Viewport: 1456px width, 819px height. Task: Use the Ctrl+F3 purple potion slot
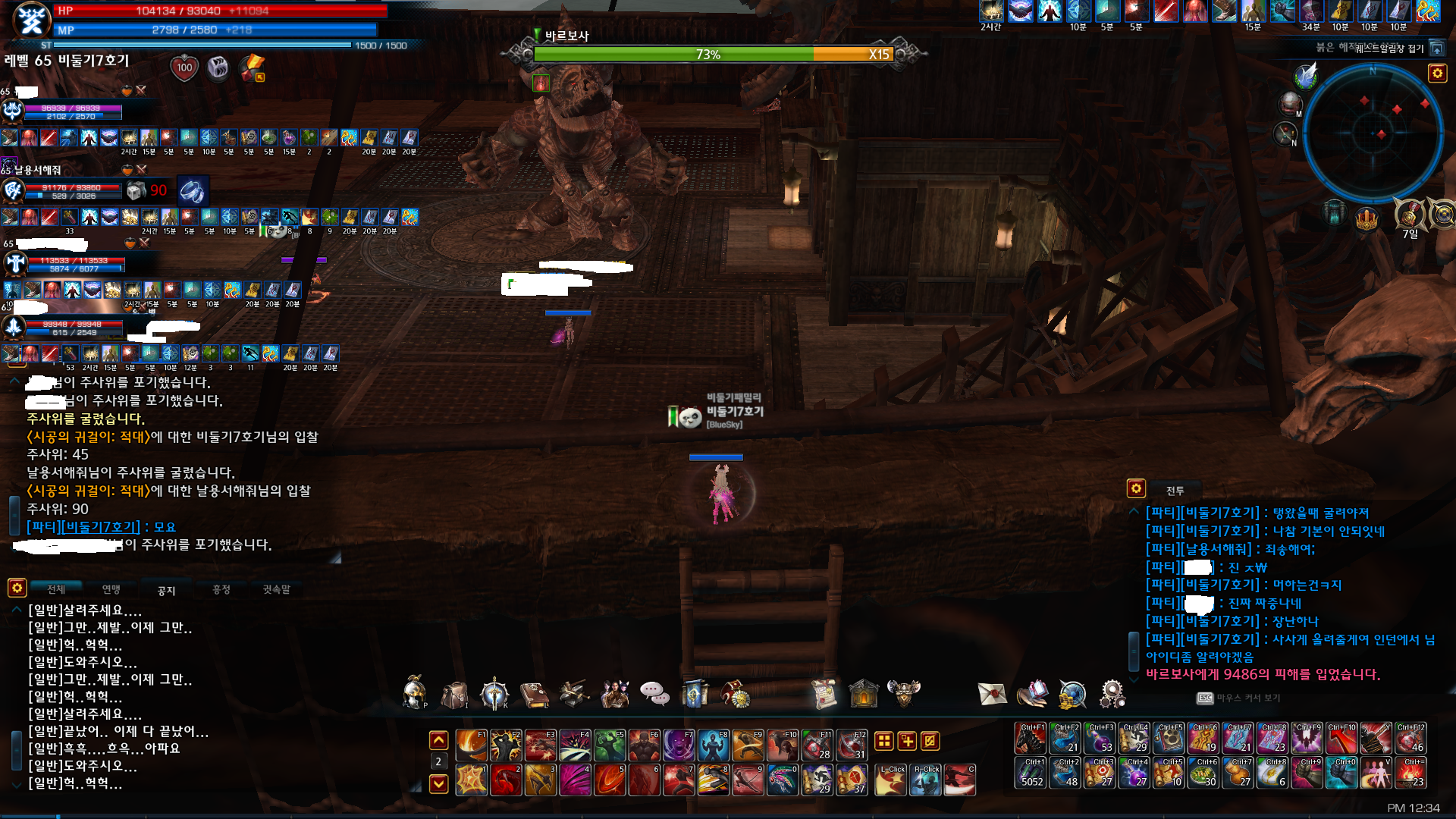click(1100, 738)
